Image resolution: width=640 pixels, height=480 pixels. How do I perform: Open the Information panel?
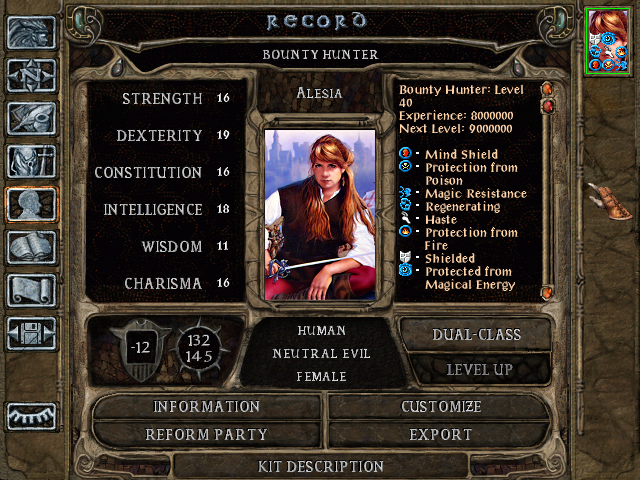point(206,407)
